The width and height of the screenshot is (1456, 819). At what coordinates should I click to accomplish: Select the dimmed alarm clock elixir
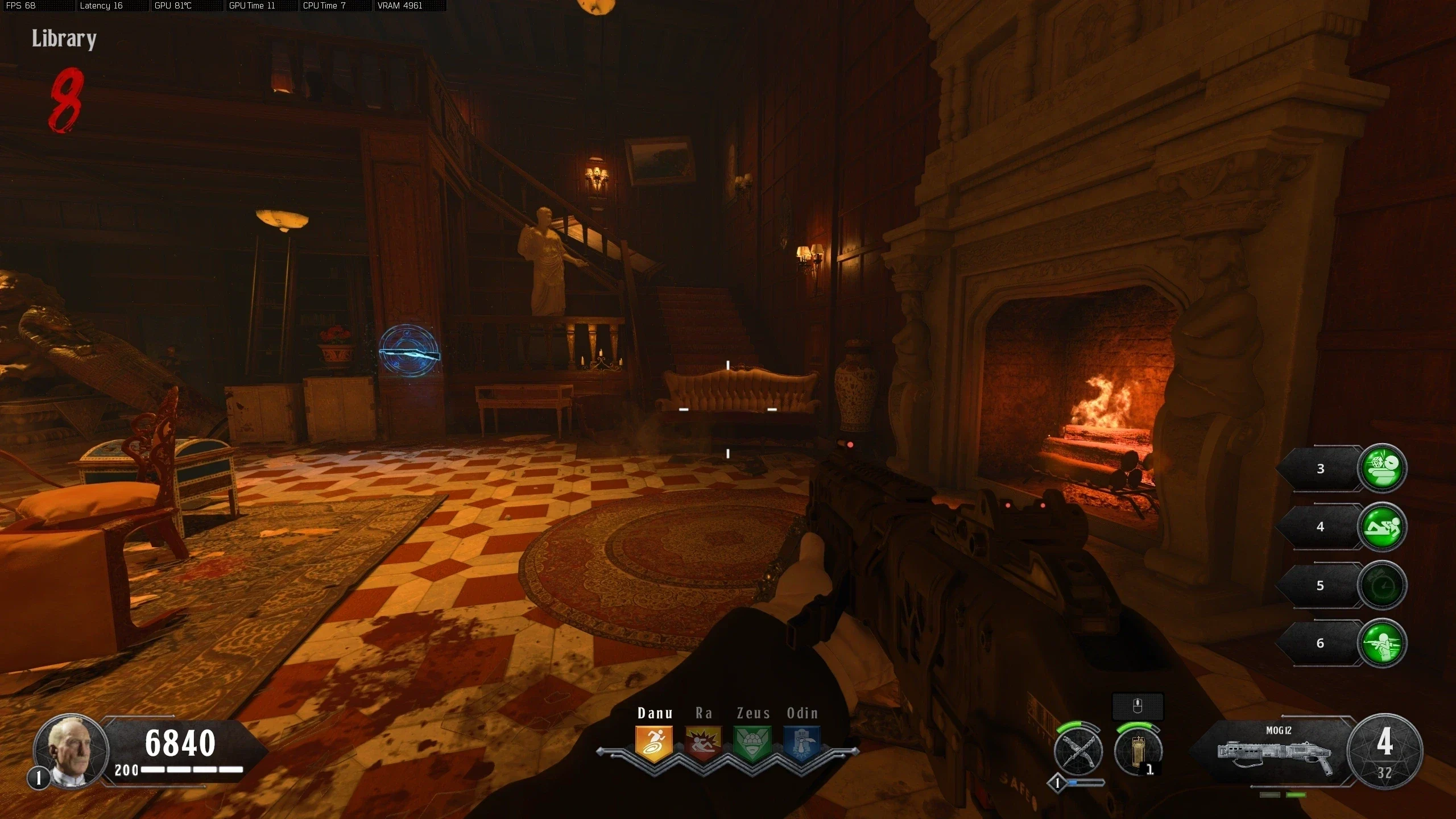[x=1382, y=585]
